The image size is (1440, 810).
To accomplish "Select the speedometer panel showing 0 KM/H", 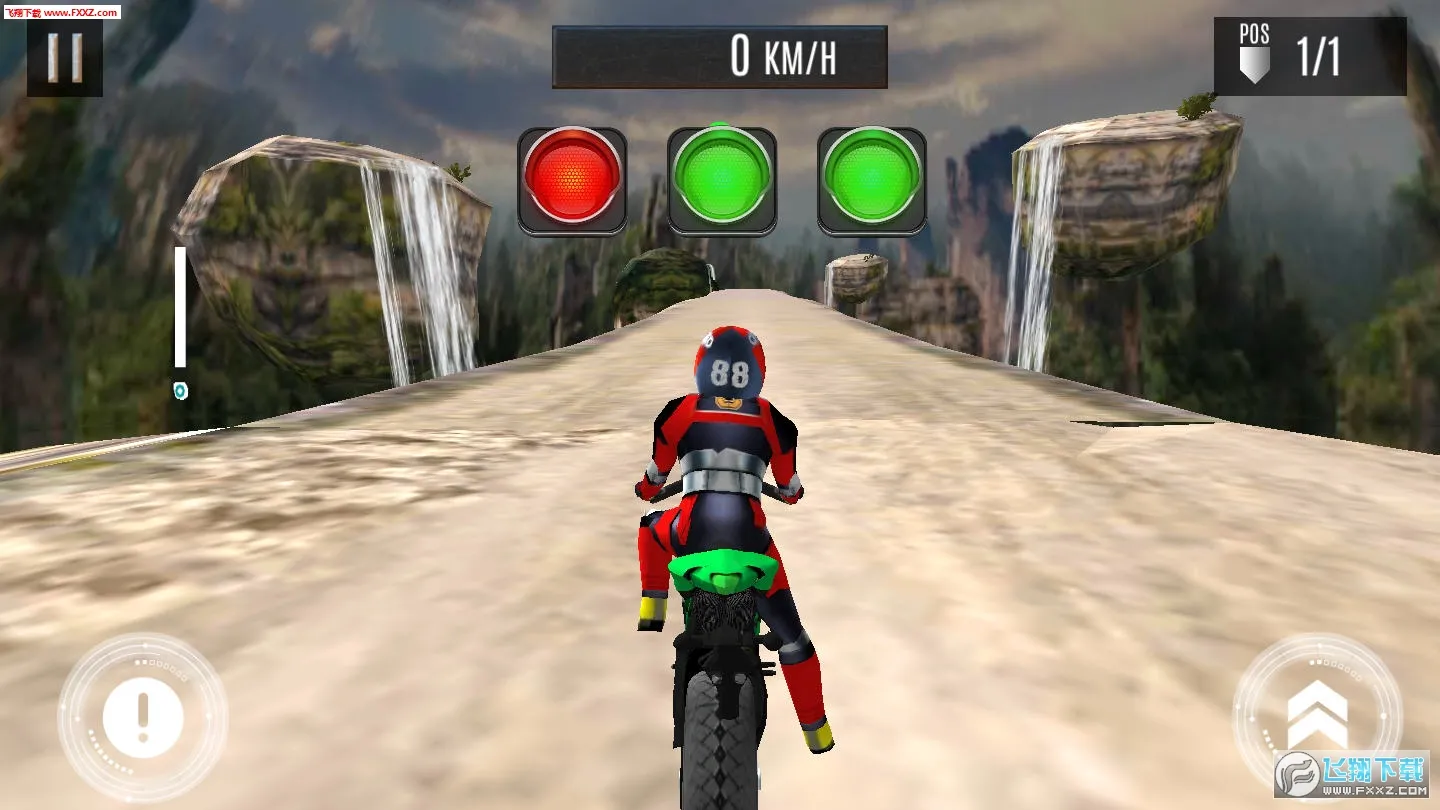I will pos(718,55).
